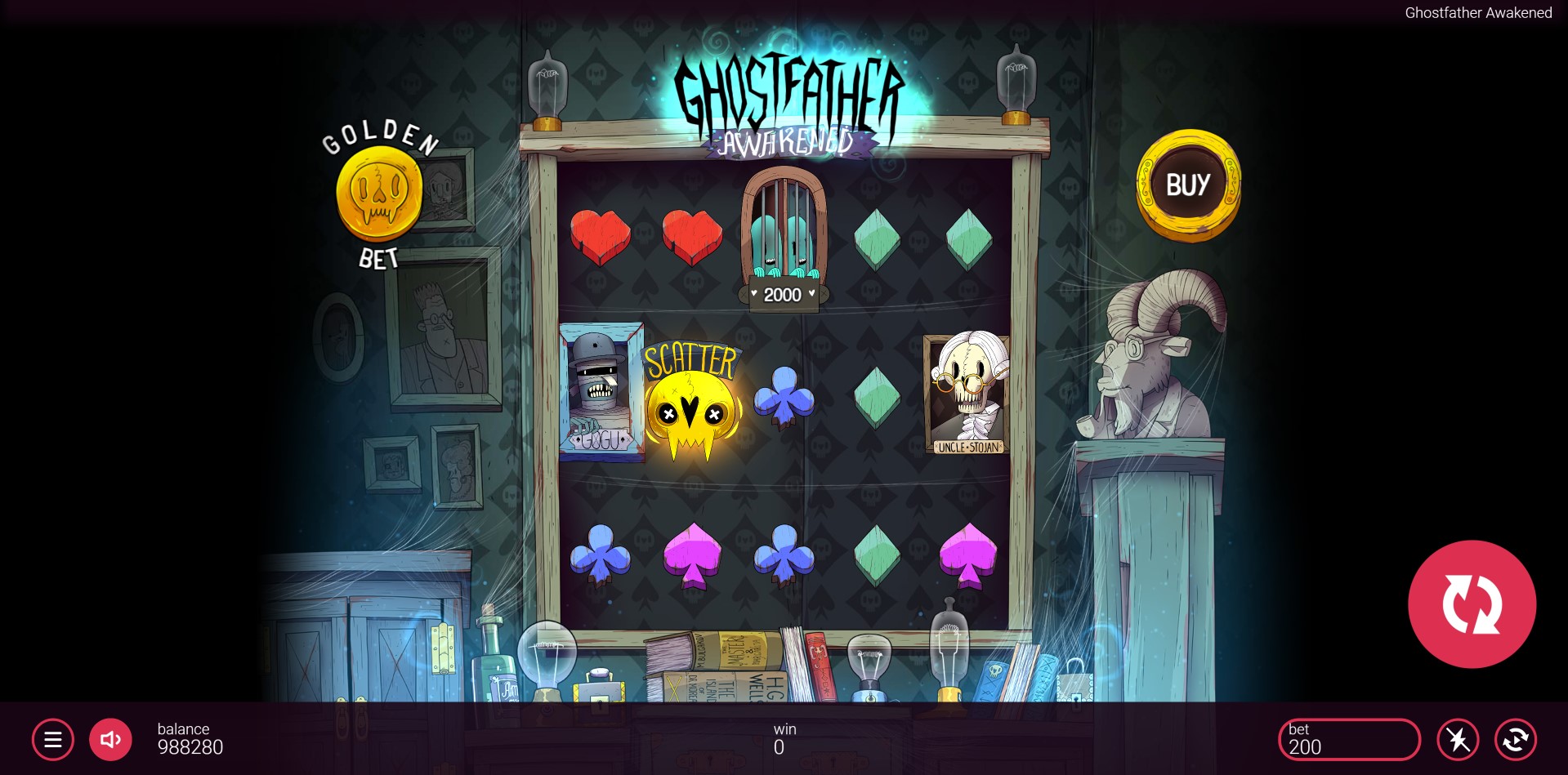Open the hamburger game menu
Screen dimensions: 1568x775
tap(52, 740)
